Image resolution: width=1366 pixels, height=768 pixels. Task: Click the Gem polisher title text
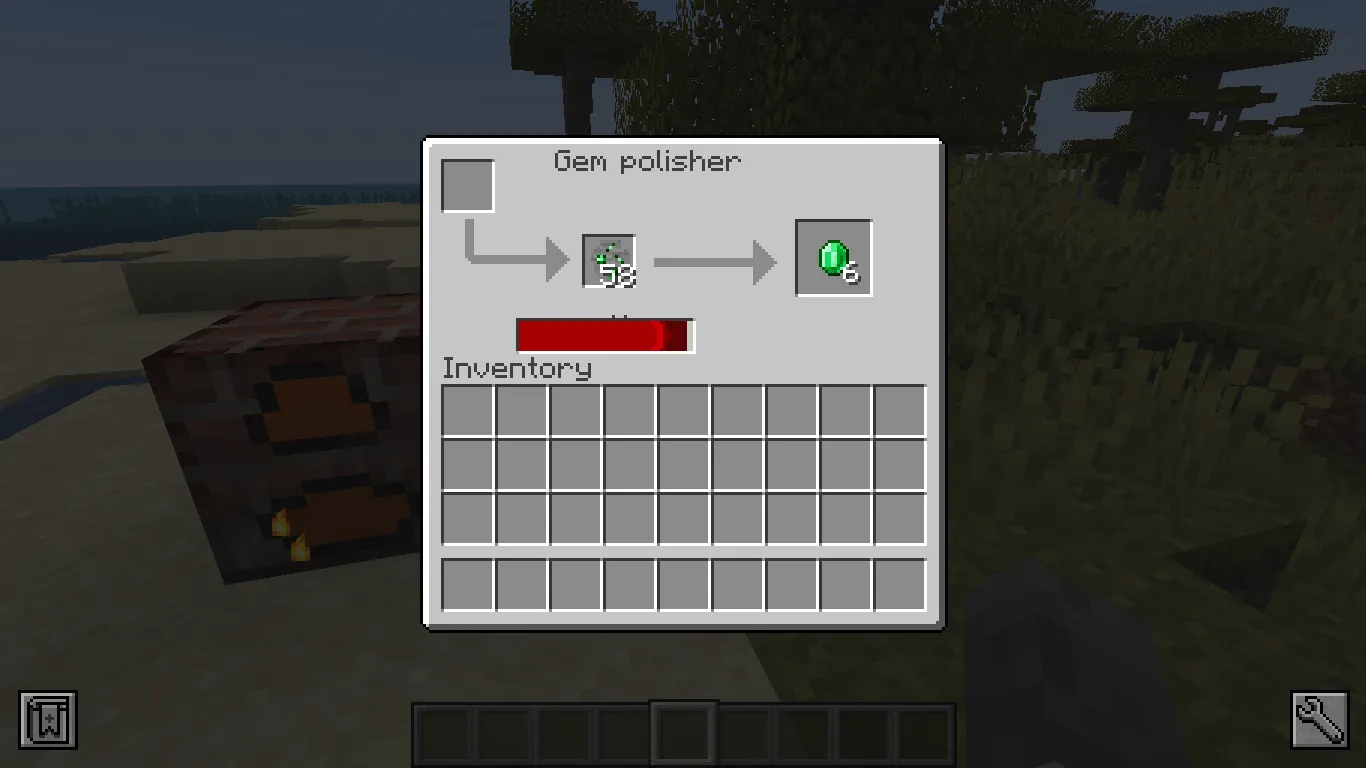pos(647,161)
